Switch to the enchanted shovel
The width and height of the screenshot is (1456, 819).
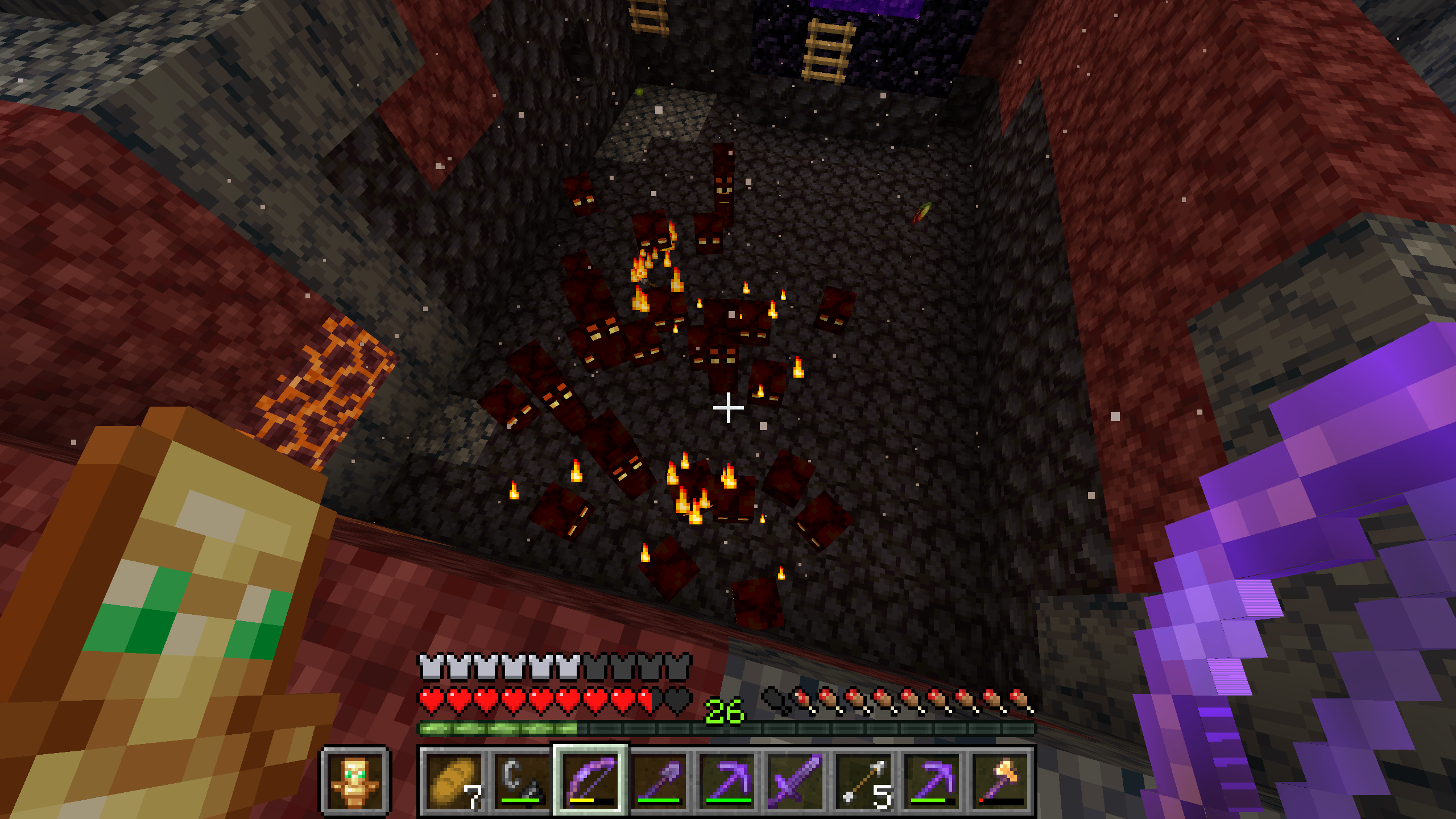pyautogui.click(x=659, y=780)
